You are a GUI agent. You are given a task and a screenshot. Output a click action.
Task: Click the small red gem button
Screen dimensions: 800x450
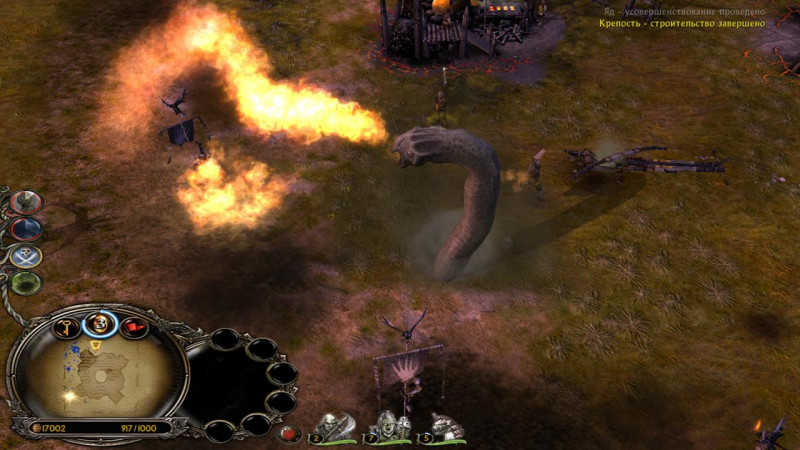pos(289,434)
